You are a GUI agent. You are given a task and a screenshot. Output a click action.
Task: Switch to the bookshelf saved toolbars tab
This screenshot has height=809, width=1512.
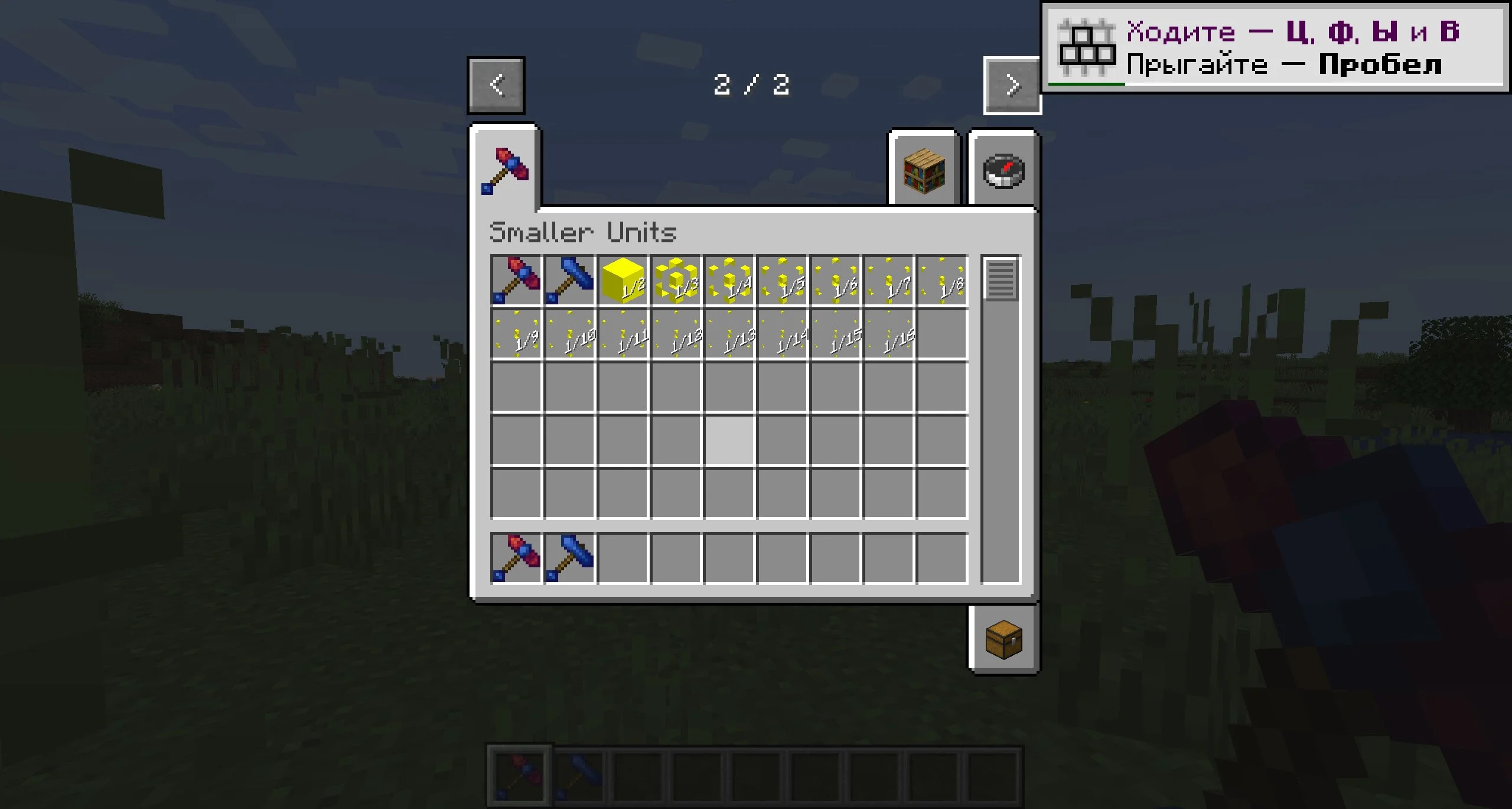point(924,171)
